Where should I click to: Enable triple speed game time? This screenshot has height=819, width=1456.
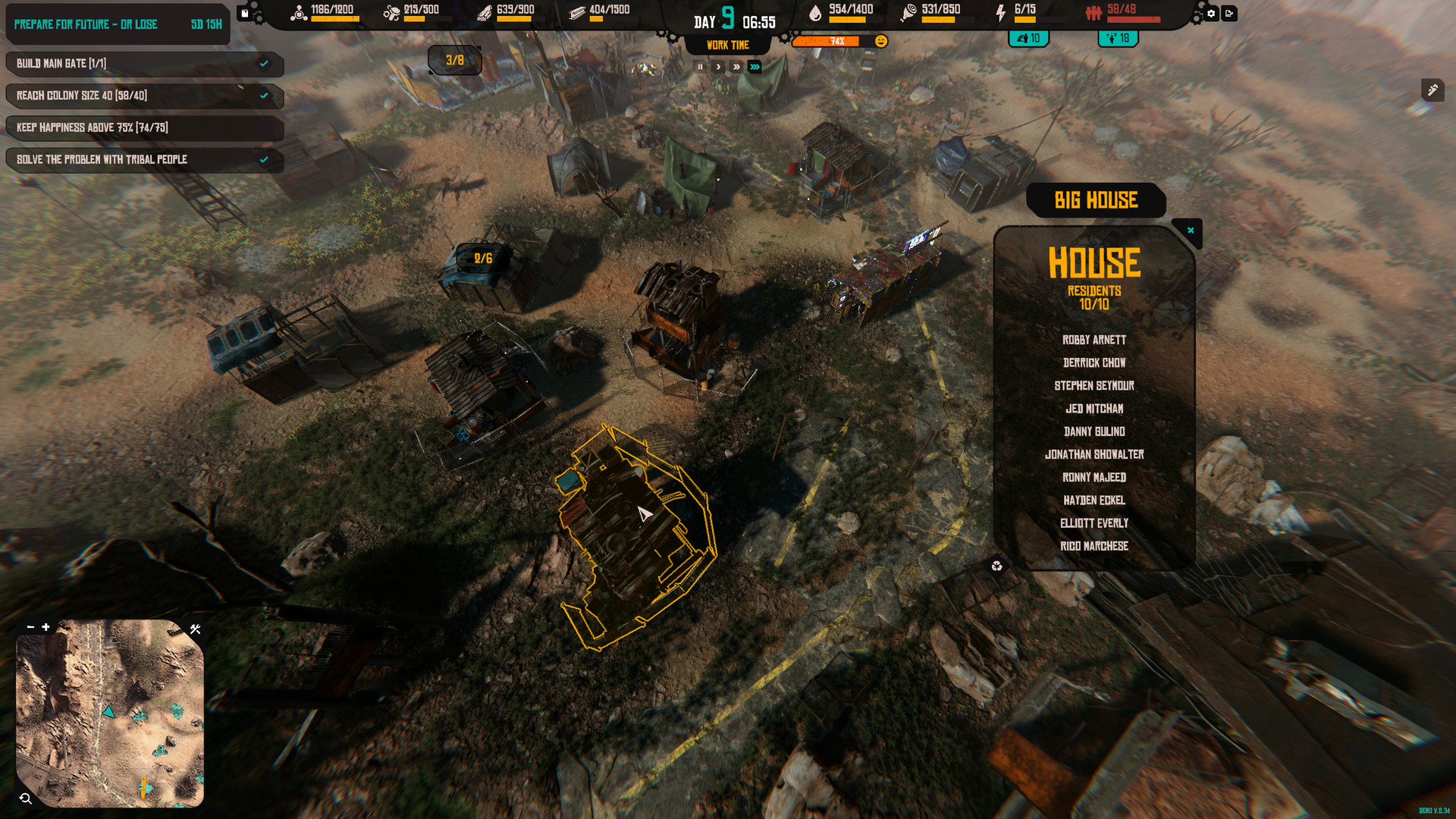[x=754, y=66]
